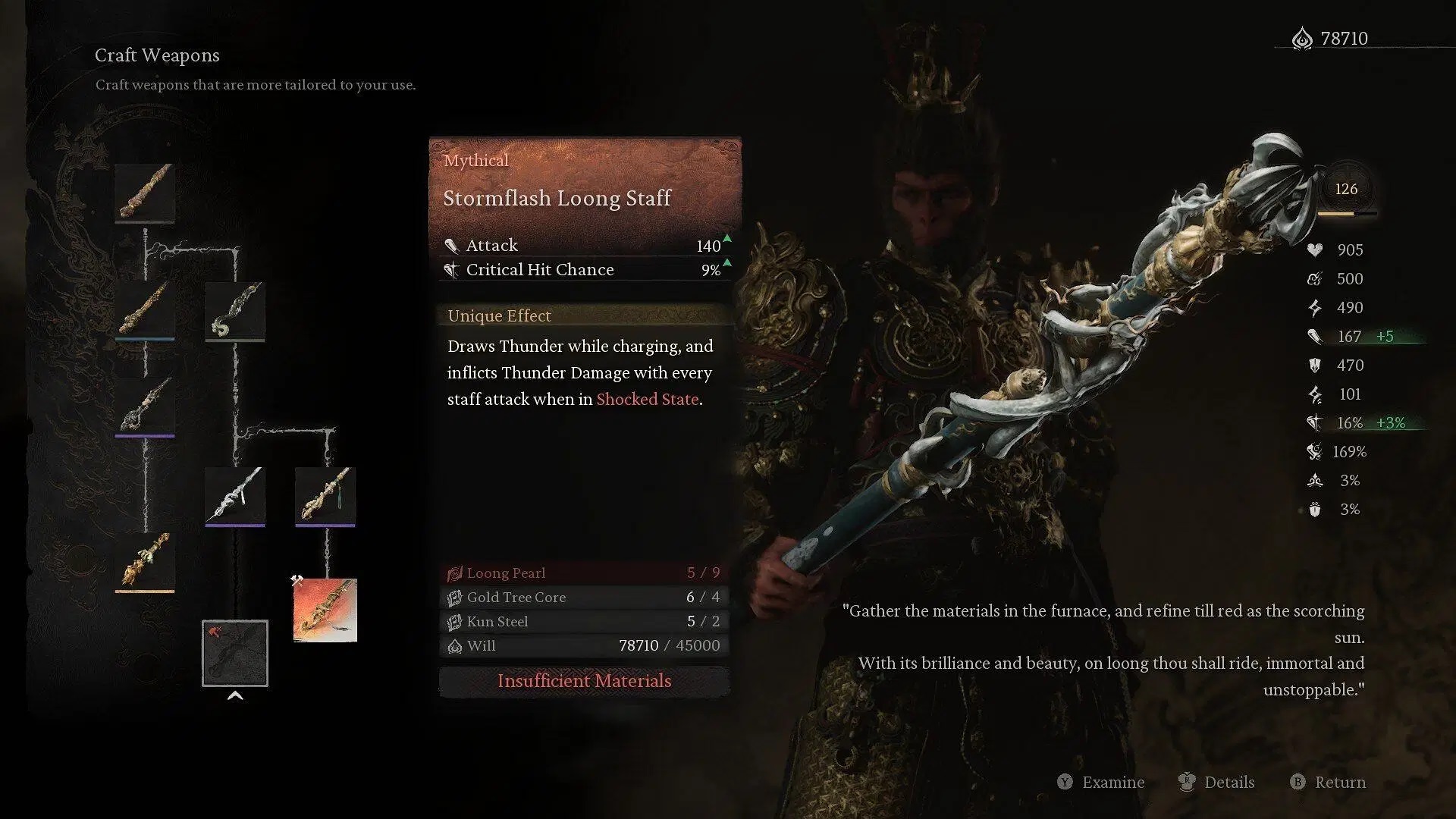This screenshot has height=819, width=1456.
Task: Pick the ornate gold staff with gold underline
Action: click(145, 562)
